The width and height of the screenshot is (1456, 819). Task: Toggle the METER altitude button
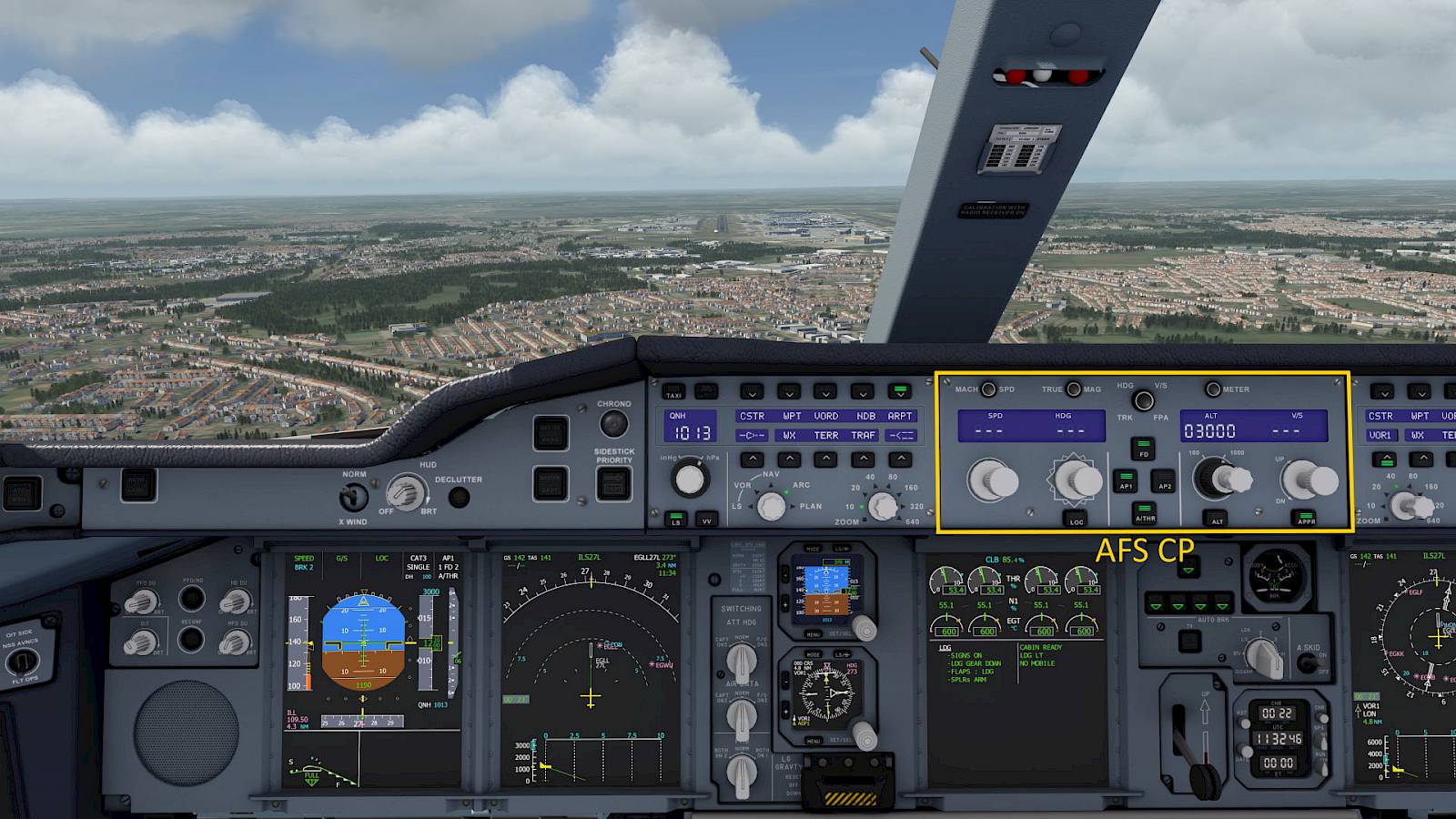(x=1213, y=389)
